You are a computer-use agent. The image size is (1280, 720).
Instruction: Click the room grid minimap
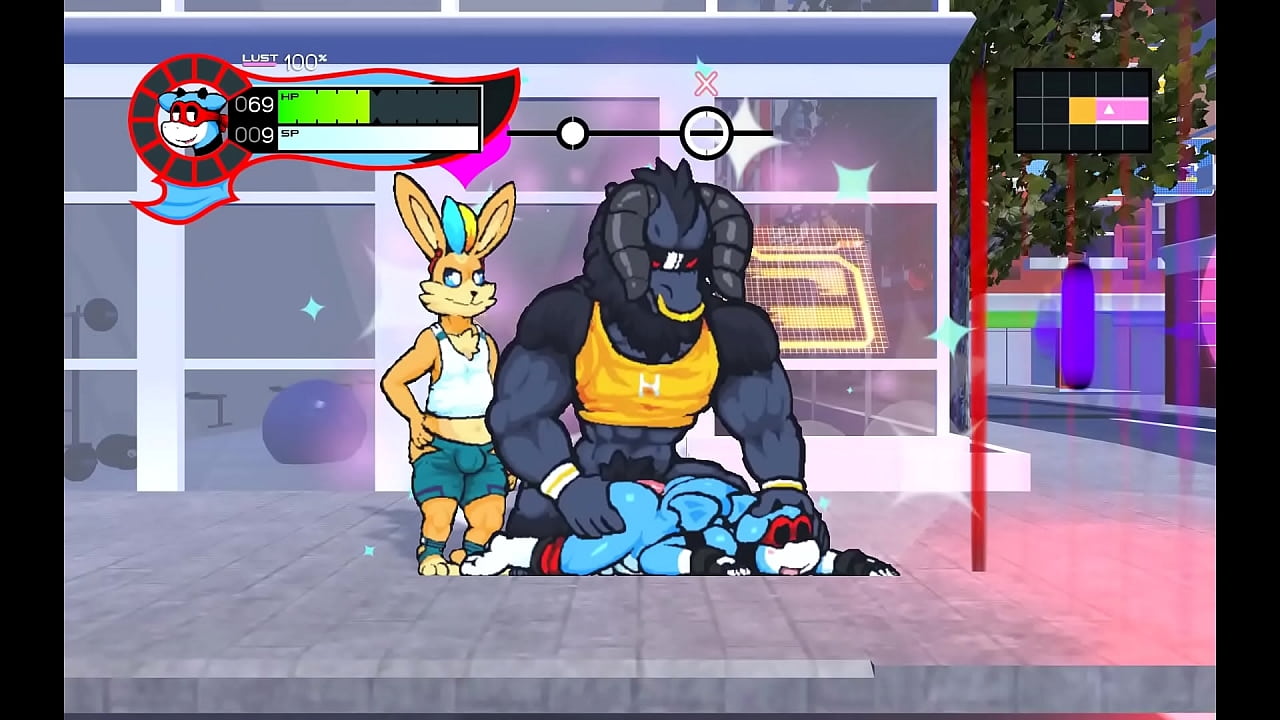1082,110
